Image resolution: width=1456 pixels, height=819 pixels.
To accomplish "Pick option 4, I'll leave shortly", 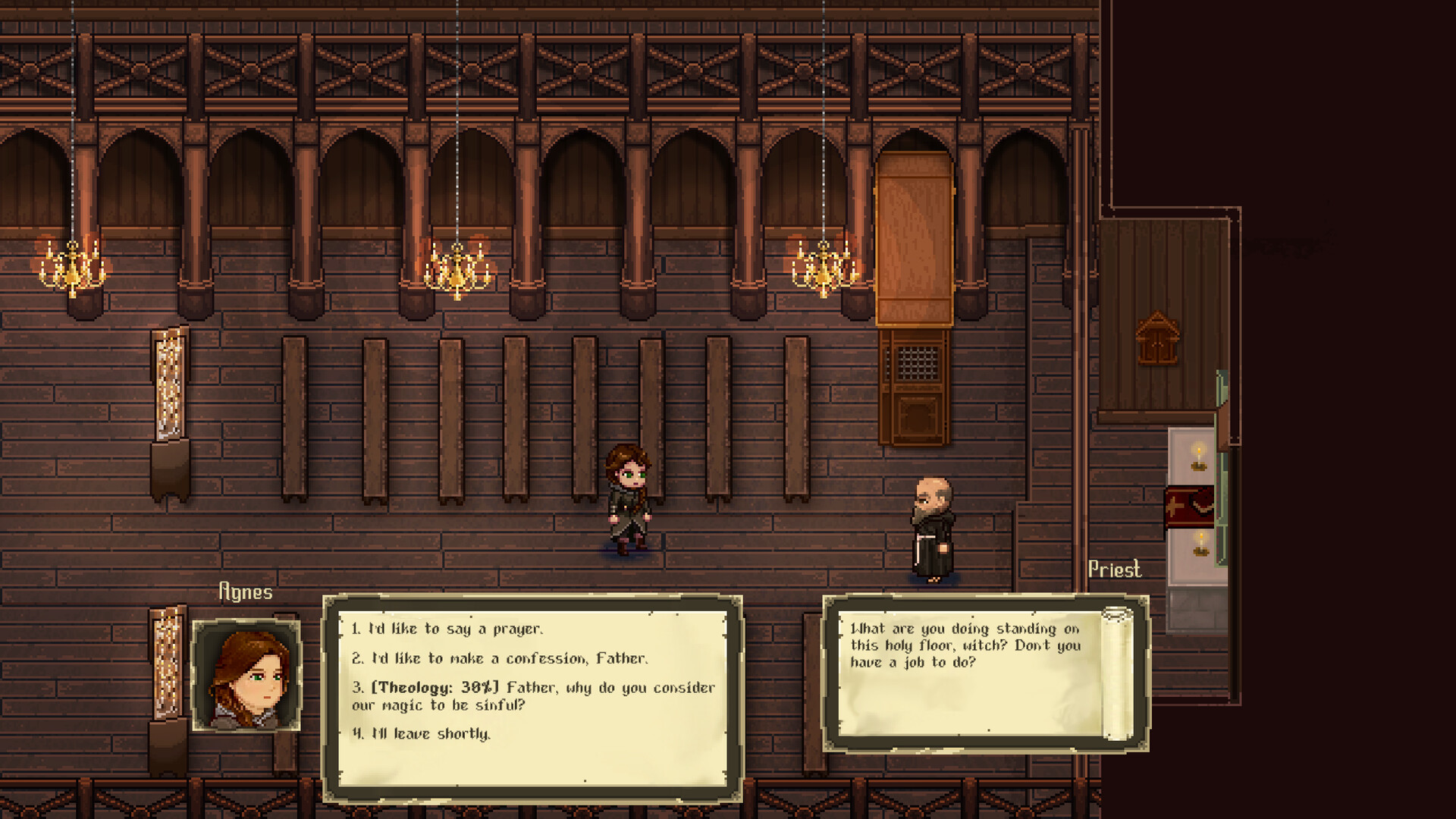I will [x=421, y=733].
